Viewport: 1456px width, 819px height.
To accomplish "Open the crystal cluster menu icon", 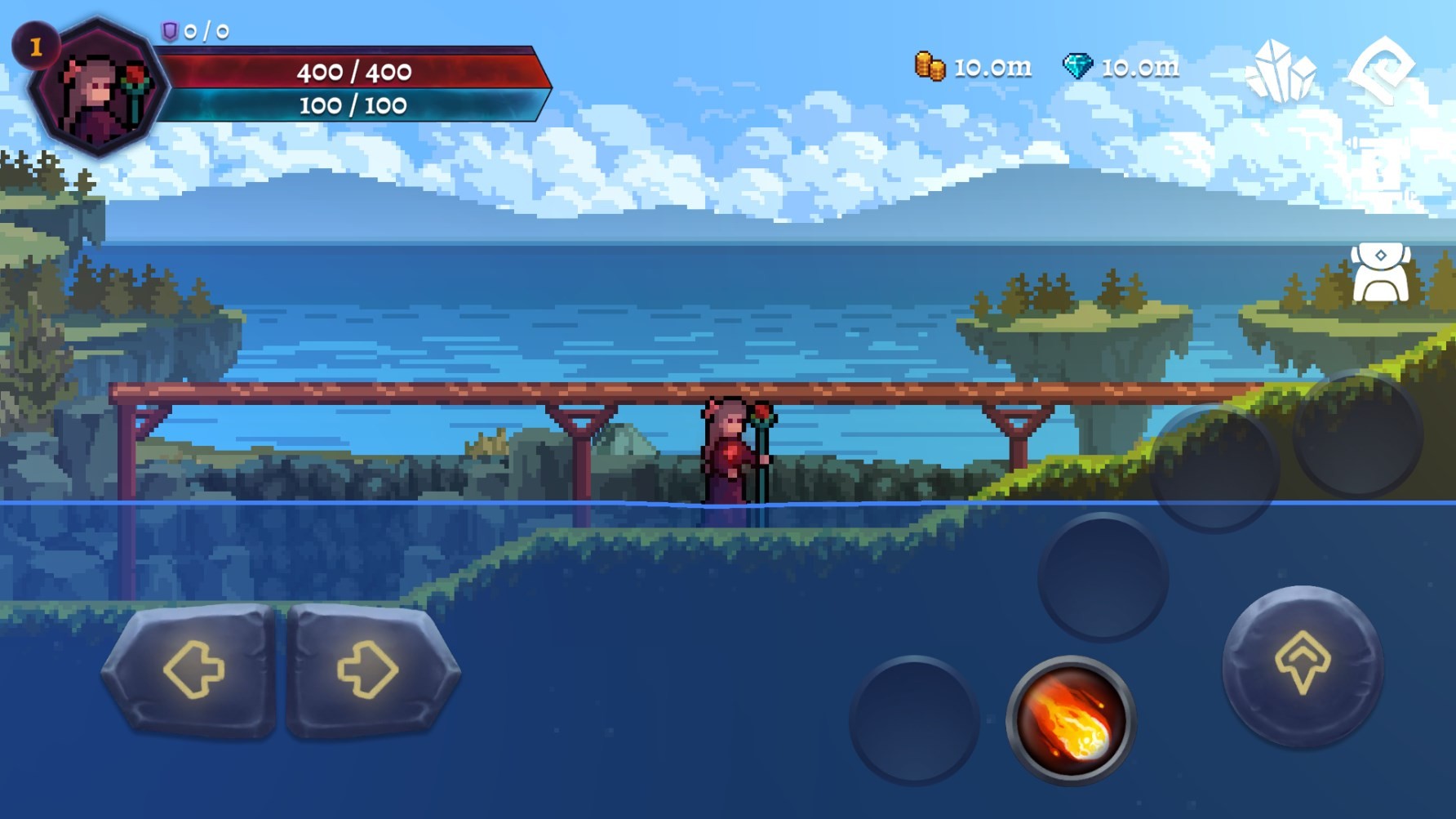I will (x=1280, y=71).
